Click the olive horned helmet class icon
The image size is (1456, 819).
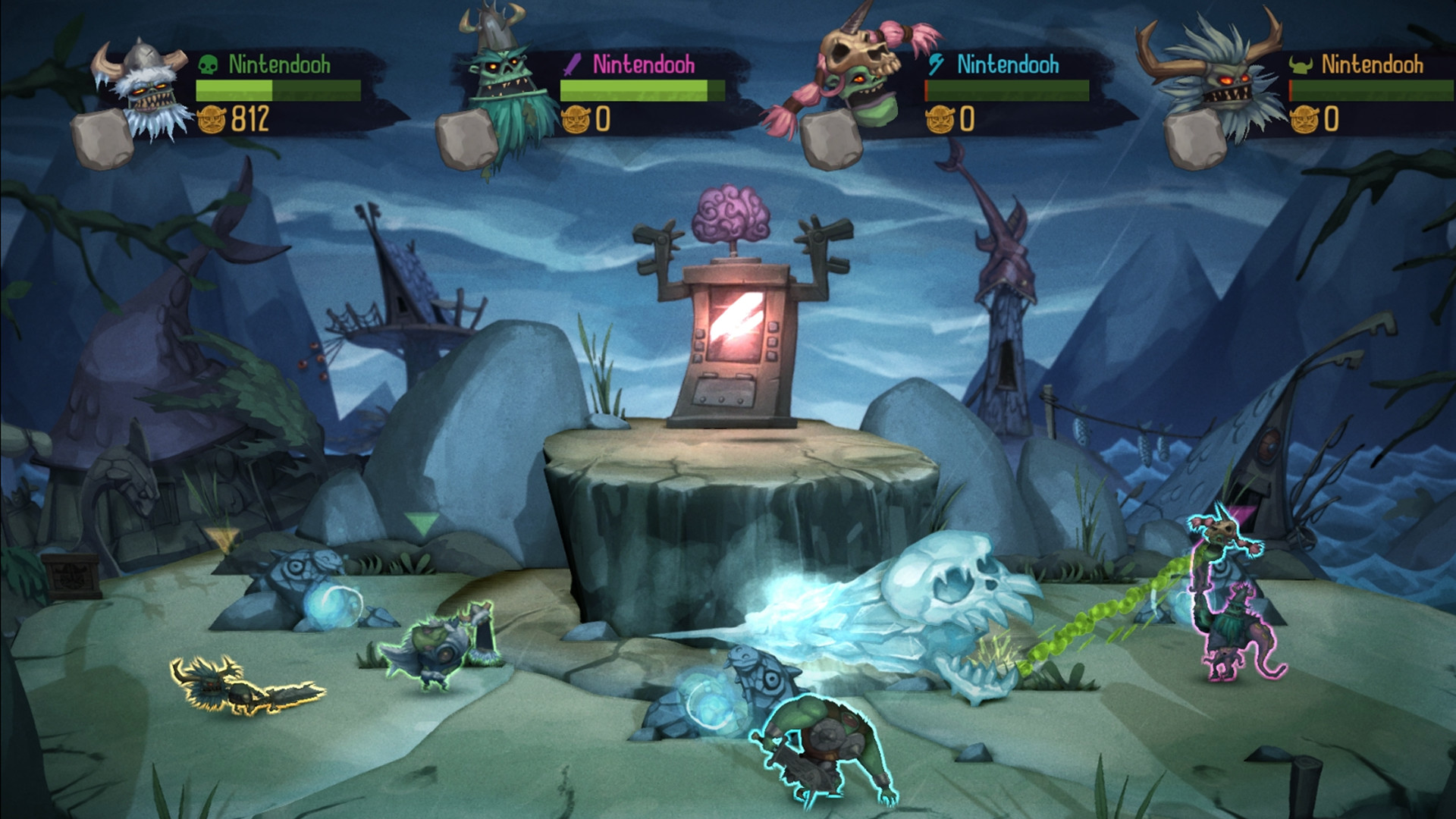1301,66
